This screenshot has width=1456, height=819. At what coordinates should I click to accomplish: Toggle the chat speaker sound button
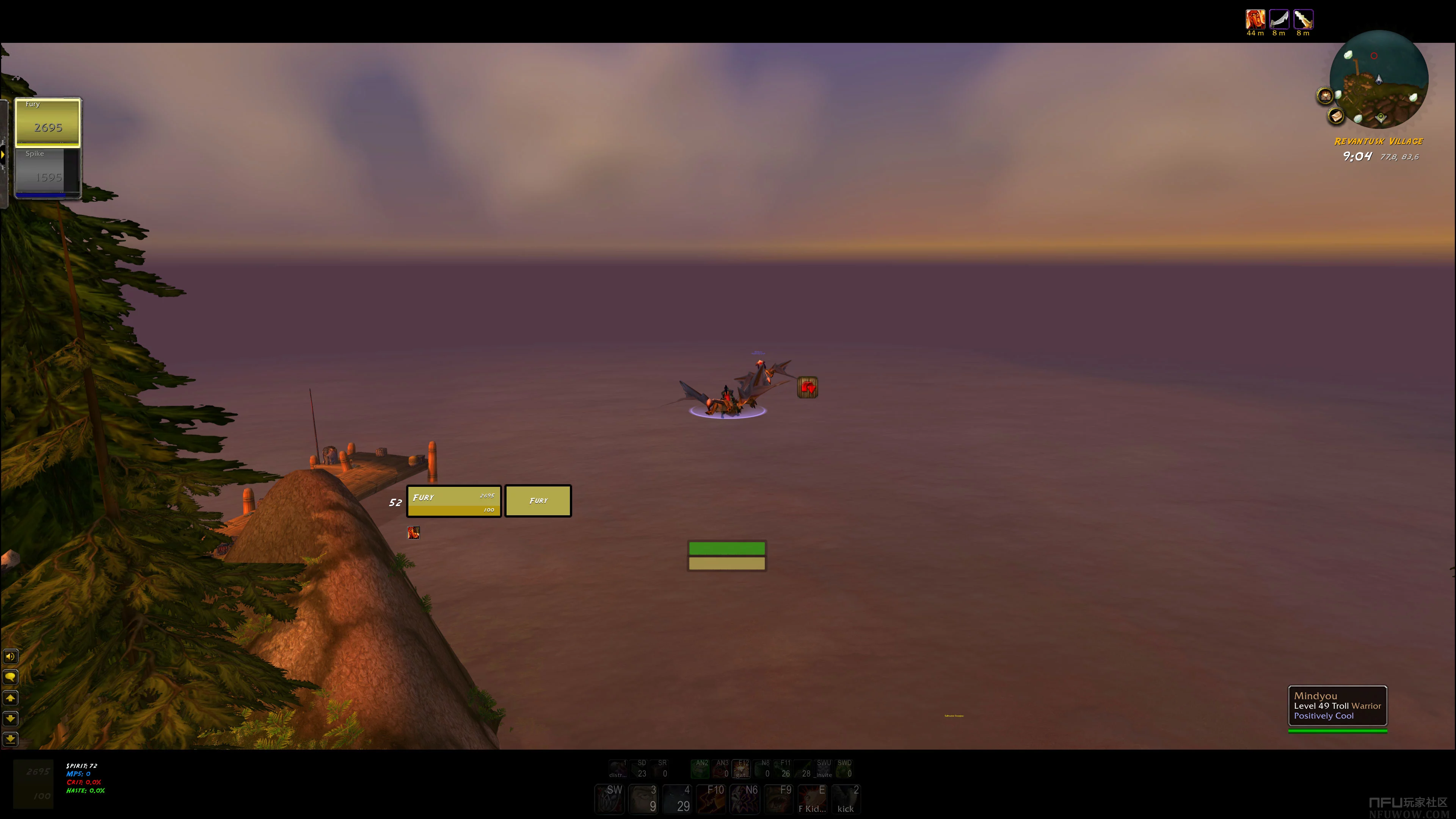click(x=10, y=656)
